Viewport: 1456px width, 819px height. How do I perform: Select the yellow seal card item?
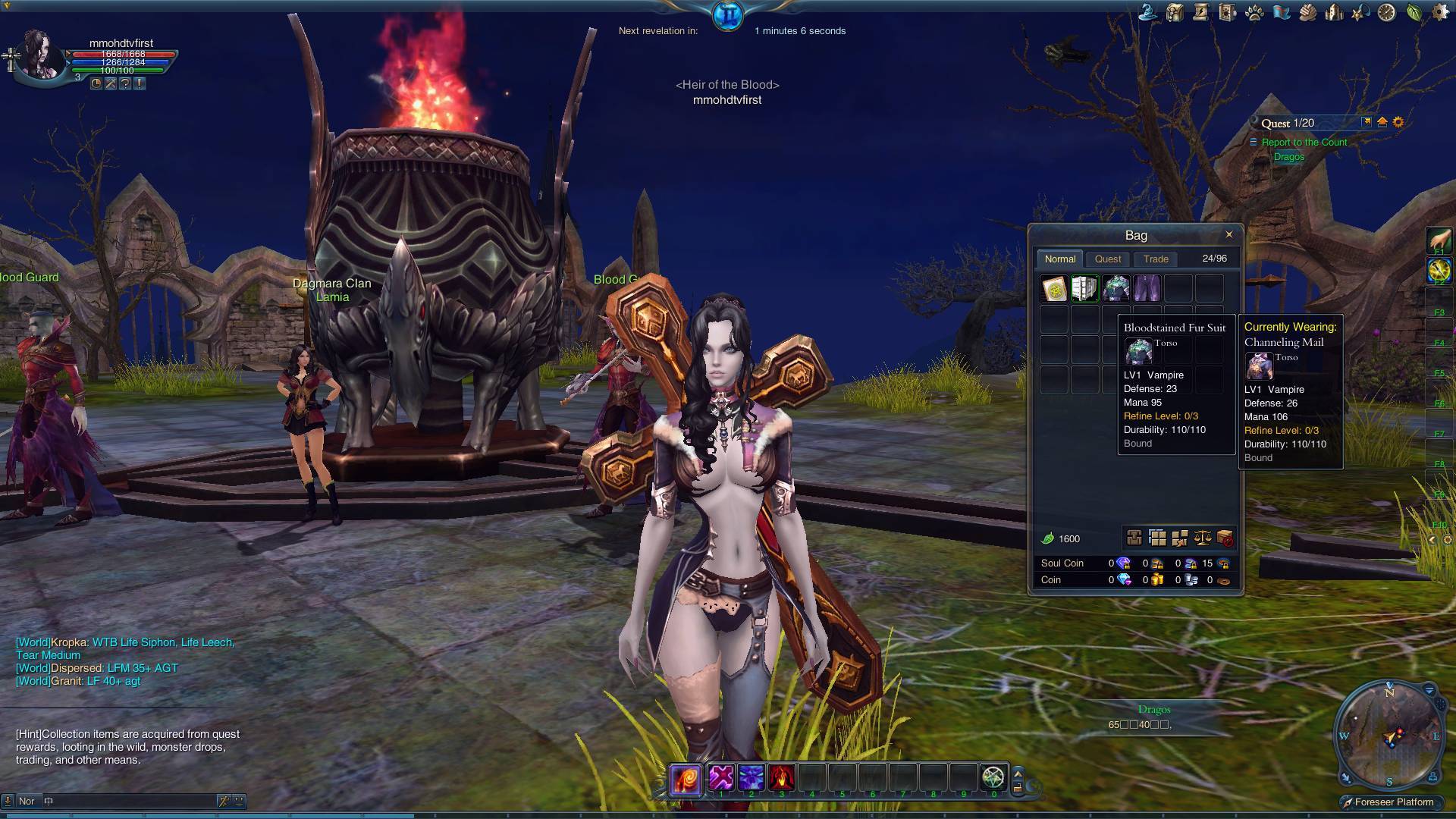pos(1054,289)
